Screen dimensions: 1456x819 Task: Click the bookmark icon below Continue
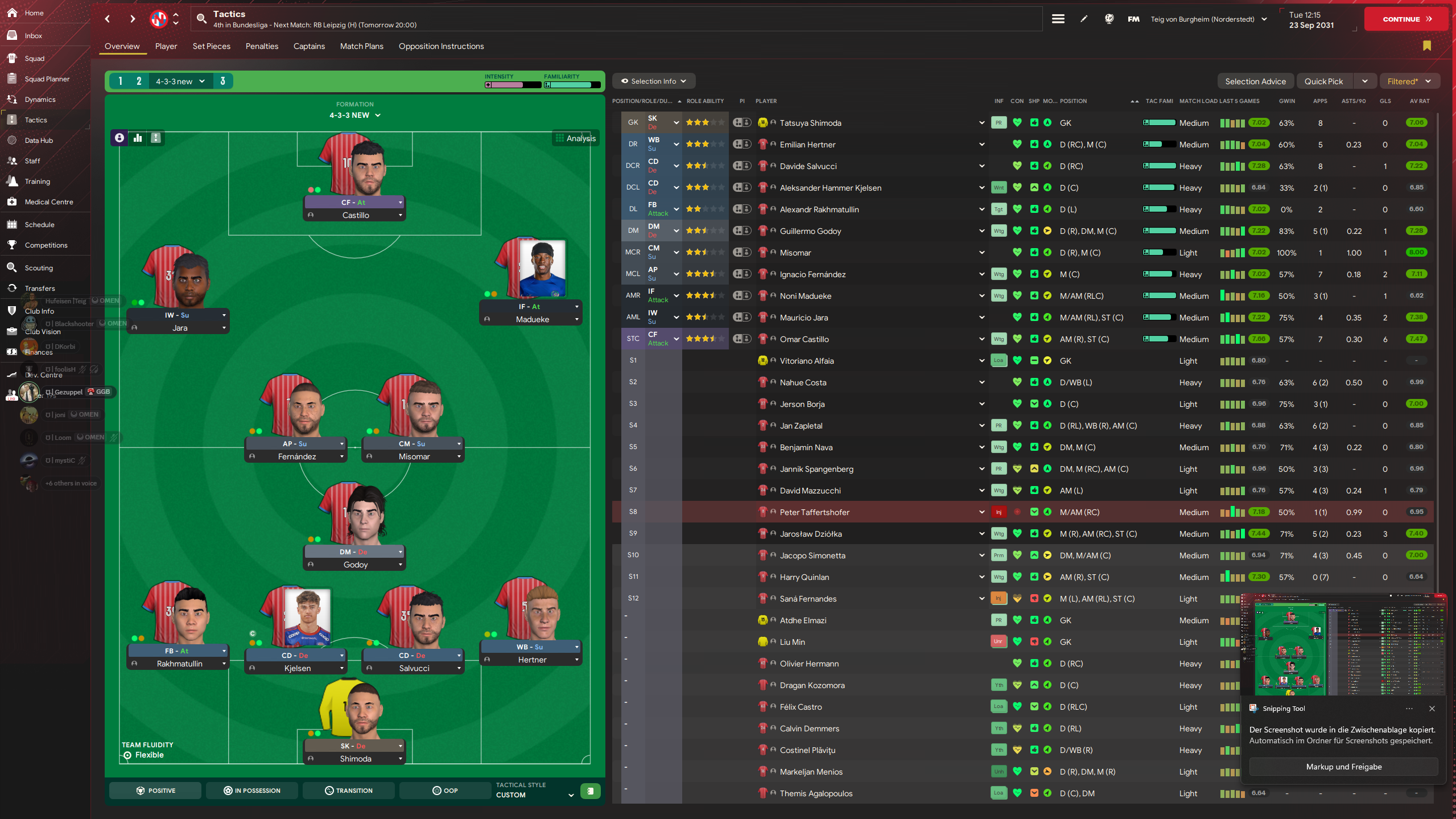tap(1427, 46)
